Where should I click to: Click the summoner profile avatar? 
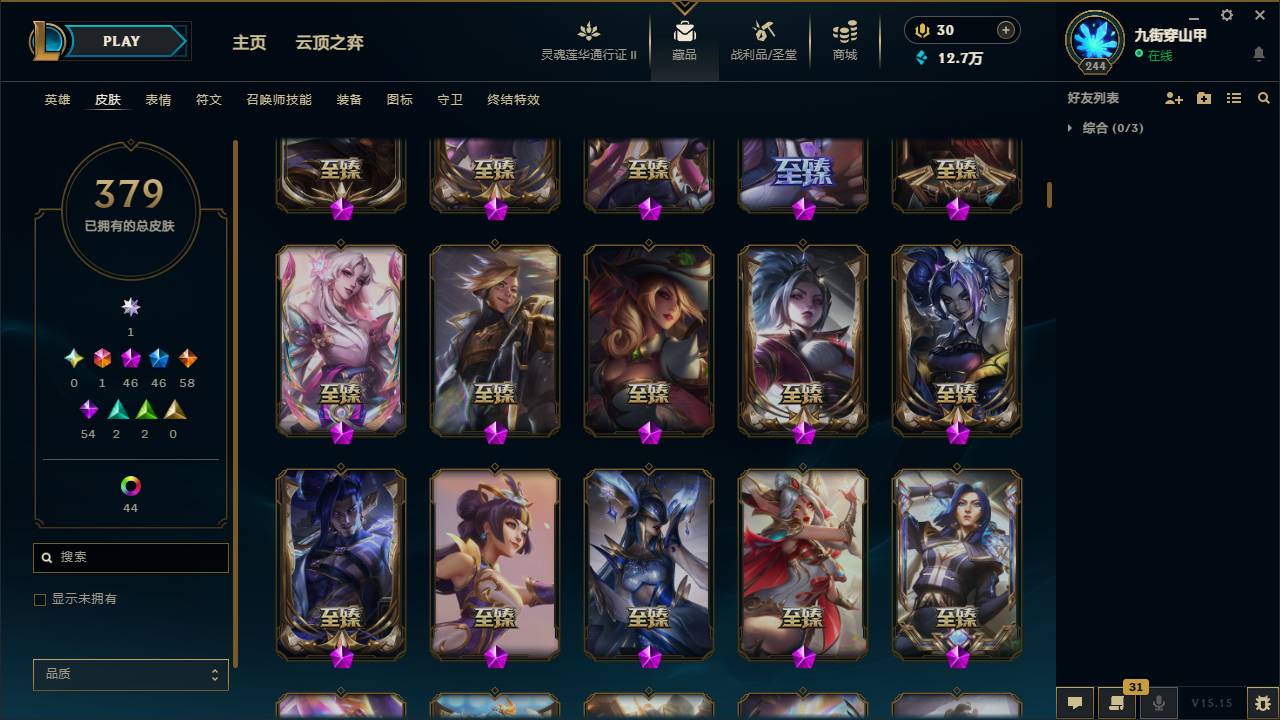[1094, 44]
